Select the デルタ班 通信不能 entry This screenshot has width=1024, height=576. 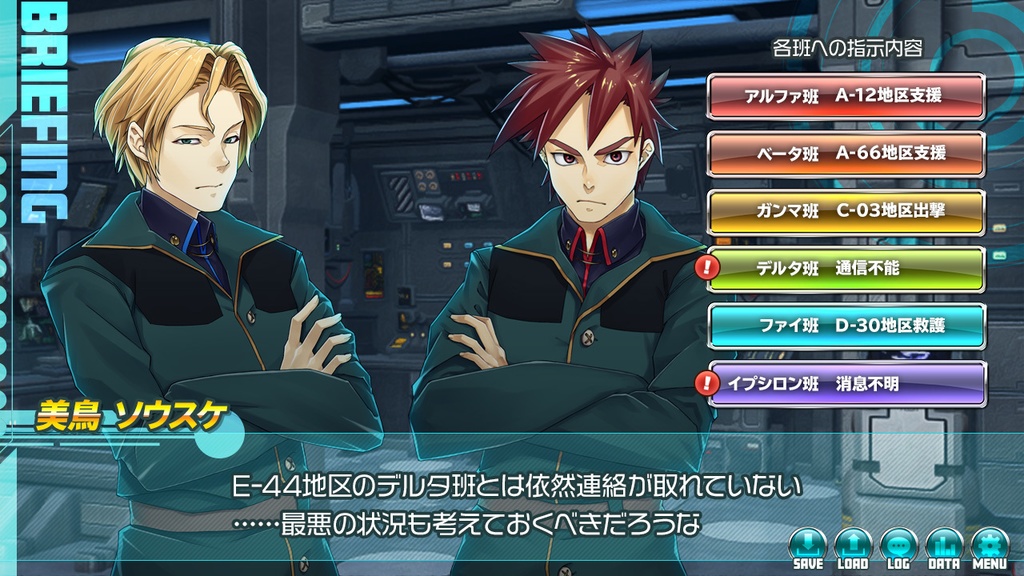(x=846, y=268)
